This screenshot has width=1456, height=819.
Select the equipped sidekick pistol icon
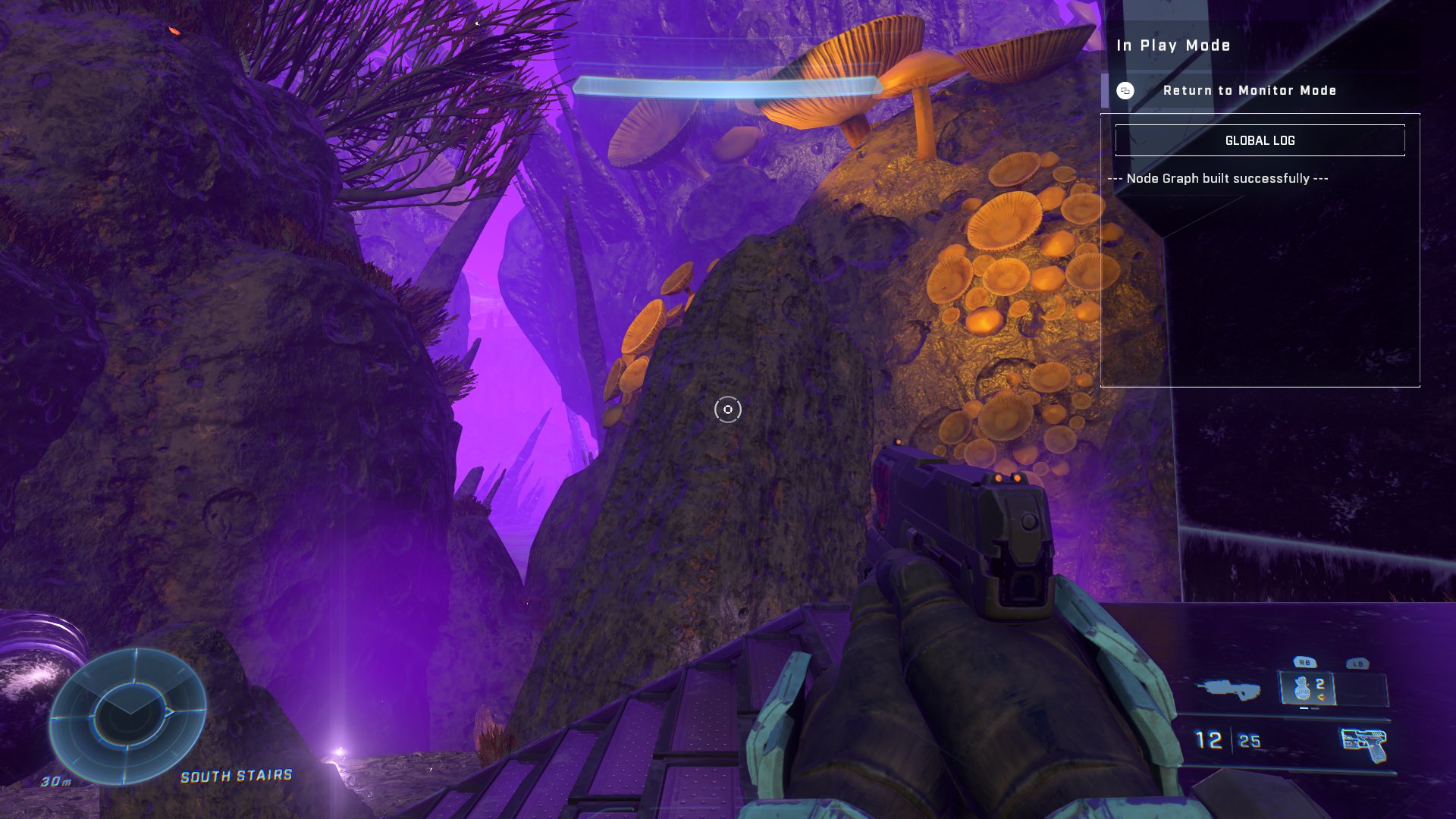1363,745
